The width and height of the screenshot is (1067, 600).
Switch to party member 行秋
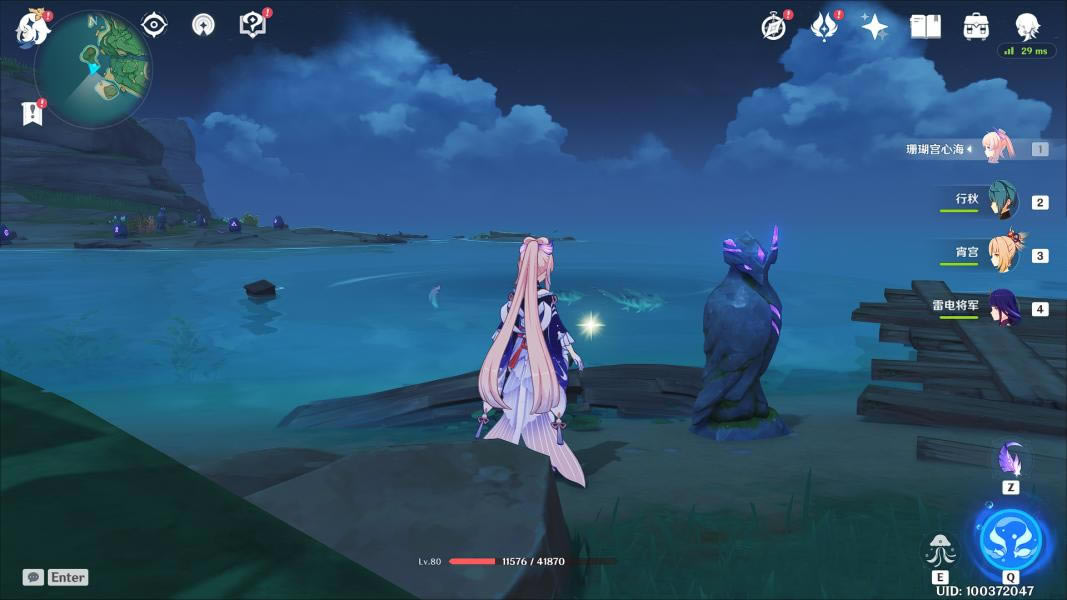pyautogui.click(x=1001, y=200)
